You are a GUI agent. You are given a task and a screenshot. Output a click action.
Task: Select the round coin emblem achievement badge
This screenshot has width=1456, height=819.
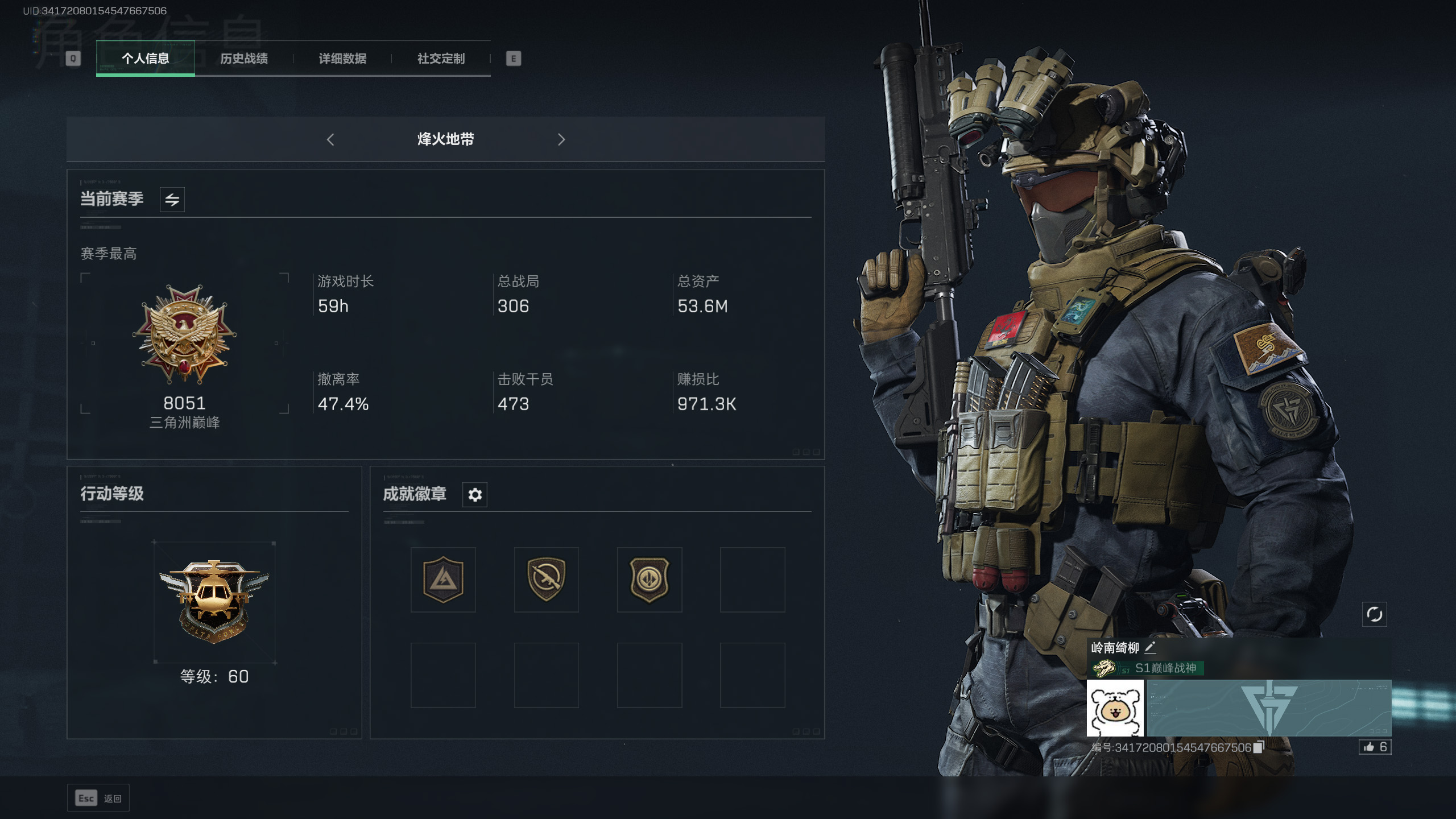pos(649,580)
